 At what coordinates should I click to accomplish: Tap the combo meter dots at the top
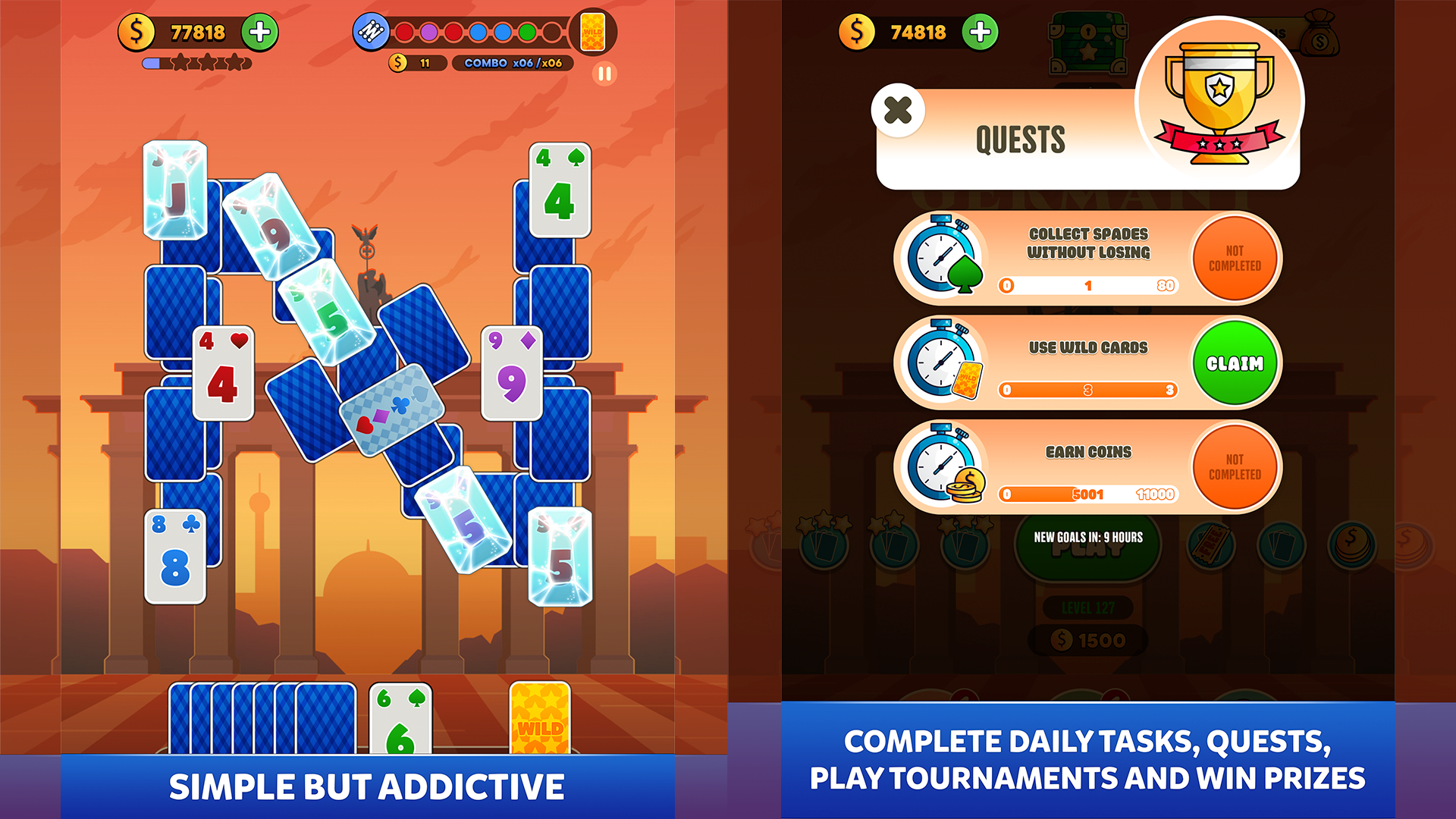point(470,33)
